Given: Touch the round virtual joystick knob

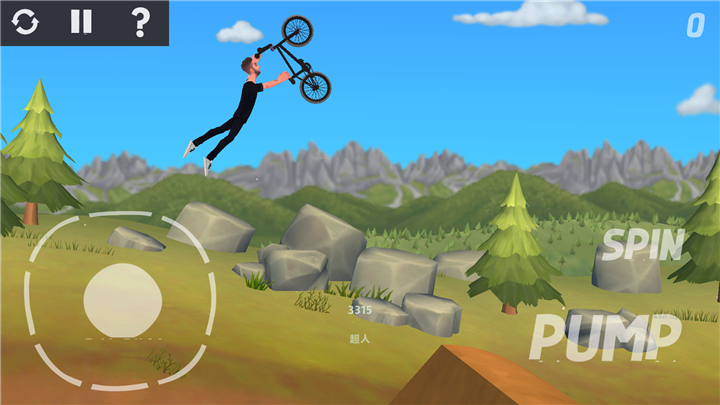Looking at the screenshot, I should pyautogui.click(x=122, y=300).
